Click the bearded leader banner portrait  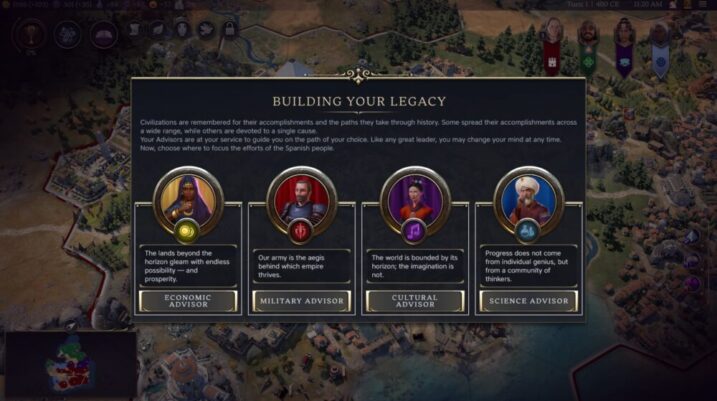click(x=588, y=33)
